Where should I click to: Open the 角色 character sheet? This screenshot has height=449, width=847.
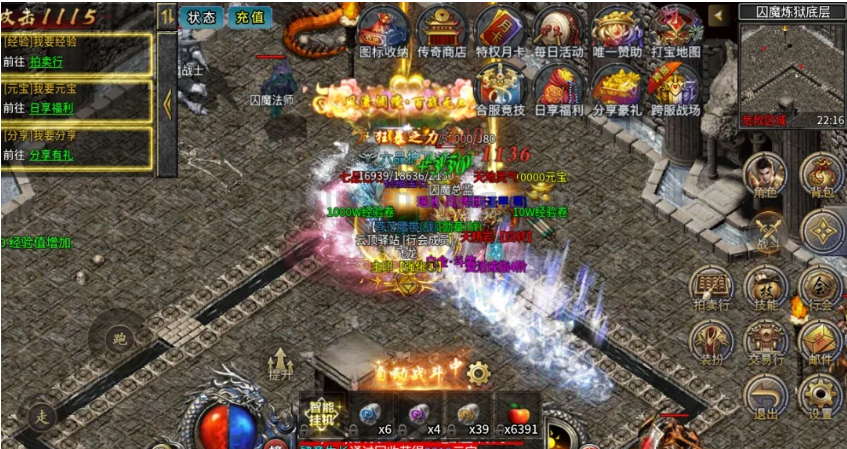coord(764,175)
